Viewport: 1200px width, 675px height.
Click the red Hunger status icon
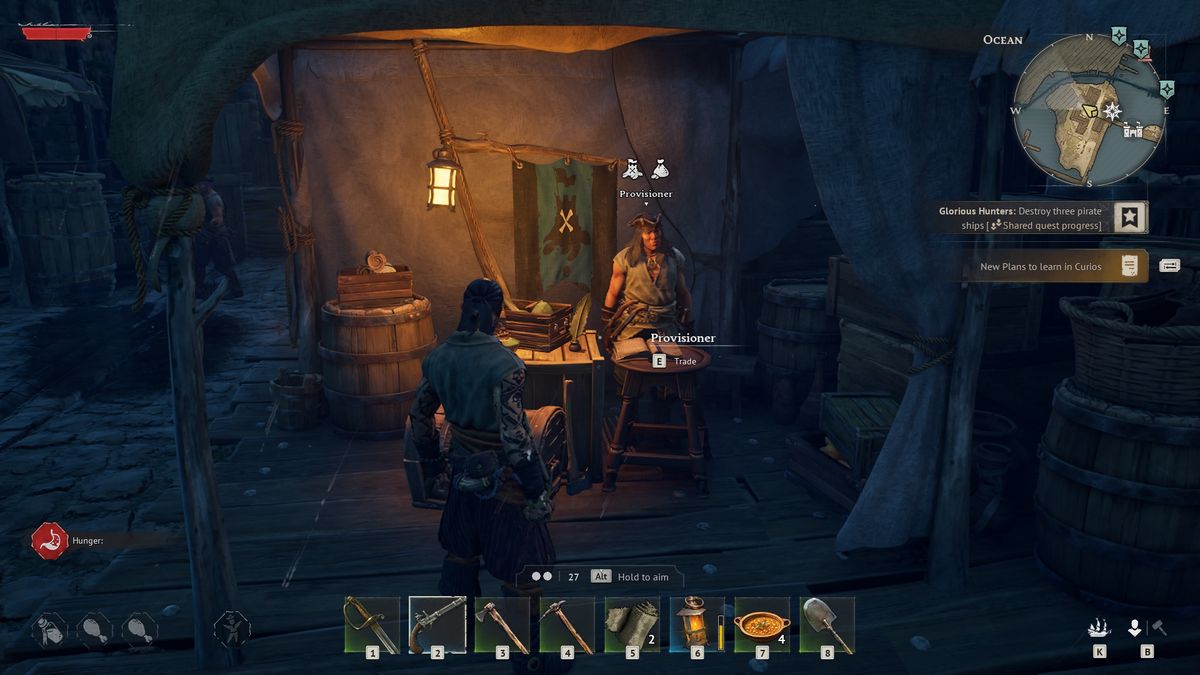[50, 541]
